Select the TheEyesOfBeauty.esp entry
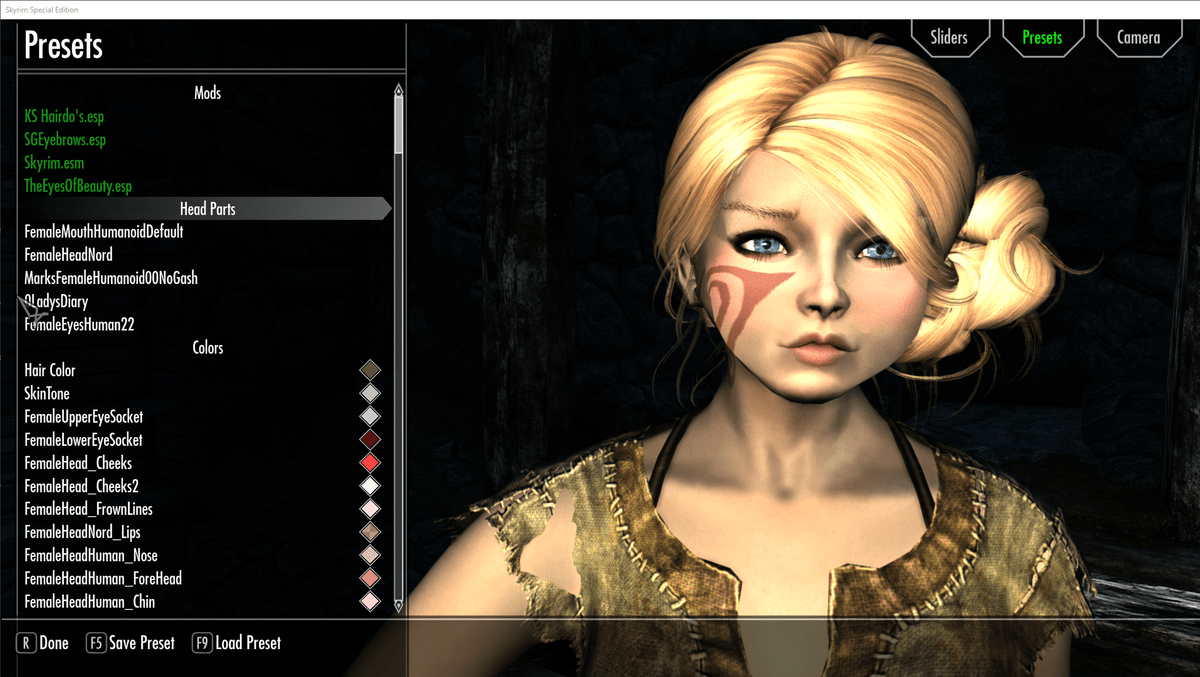This screenshot has height=677, width=1200. click(x=78, y=186)
